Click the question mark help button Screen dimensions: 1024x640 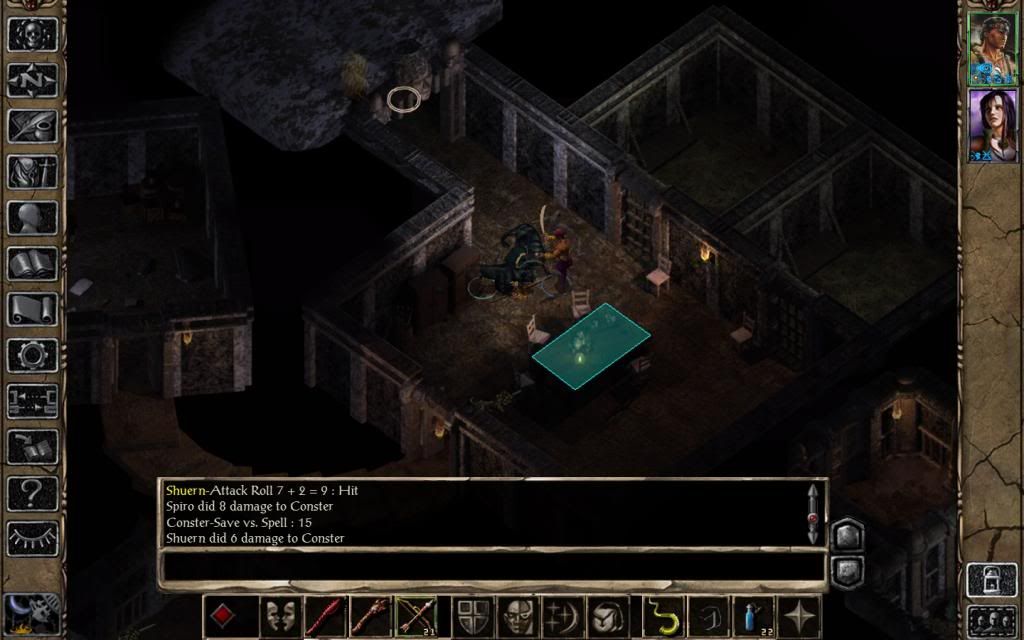click(x=32, y=492)
